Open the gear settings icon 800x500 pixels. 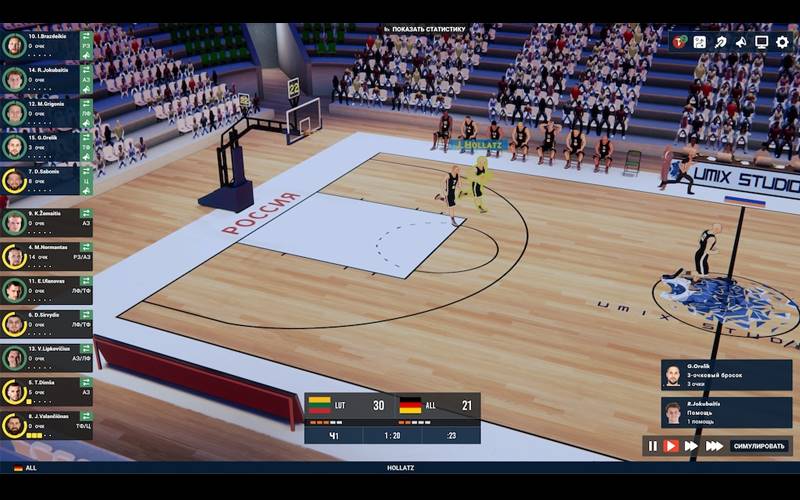tap(782, 42)
